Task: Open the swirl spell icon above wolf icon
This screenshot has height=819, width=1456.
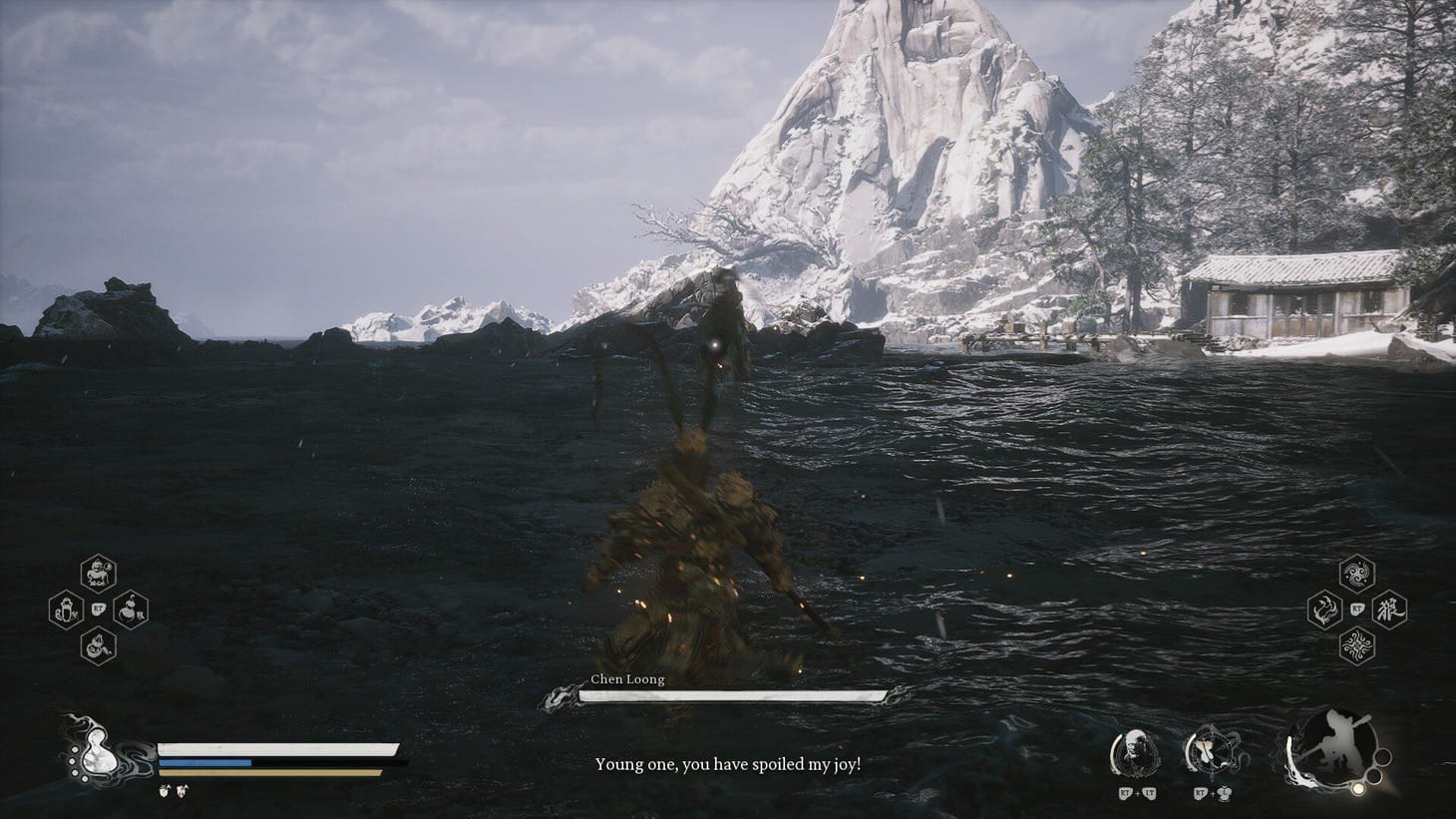Action: coord(1355,573)
